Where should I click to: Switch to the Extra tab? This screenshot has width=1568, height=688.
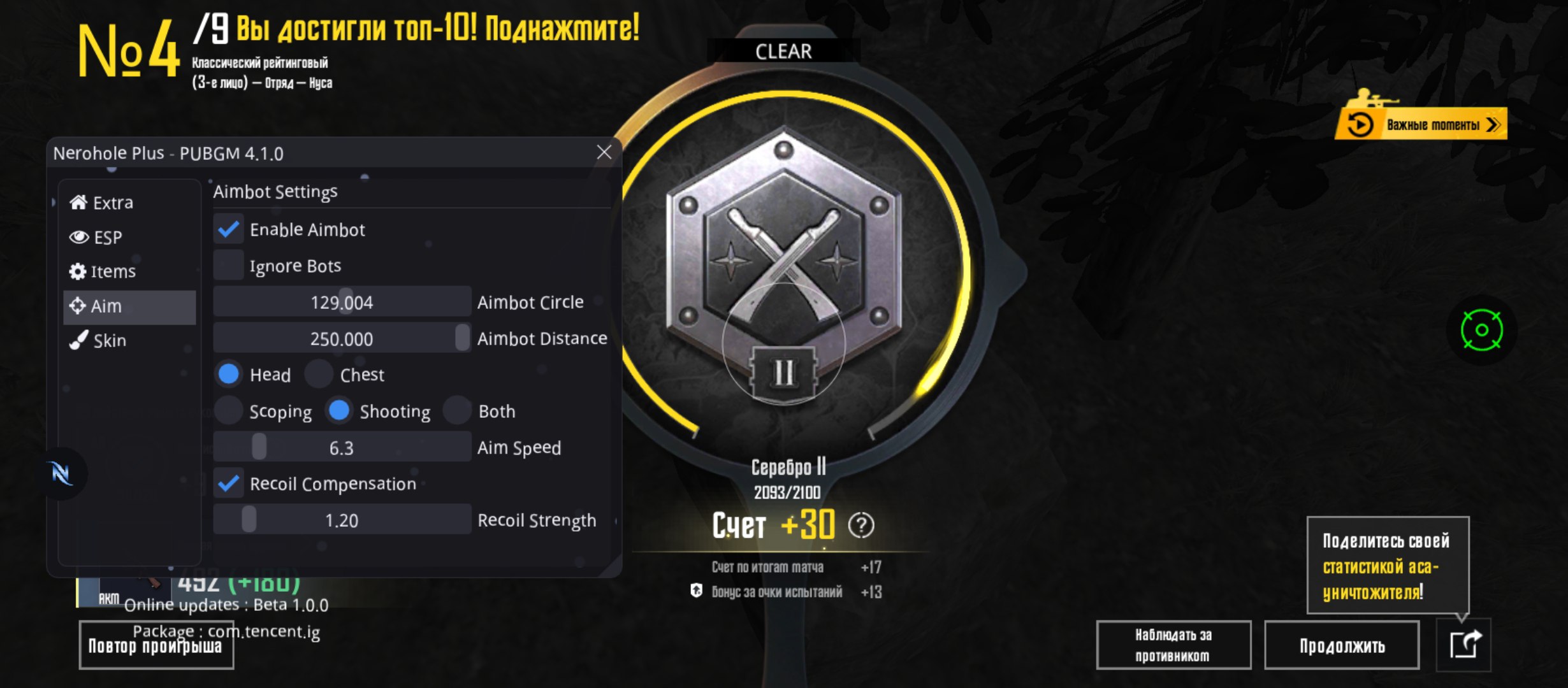[102, 203]
